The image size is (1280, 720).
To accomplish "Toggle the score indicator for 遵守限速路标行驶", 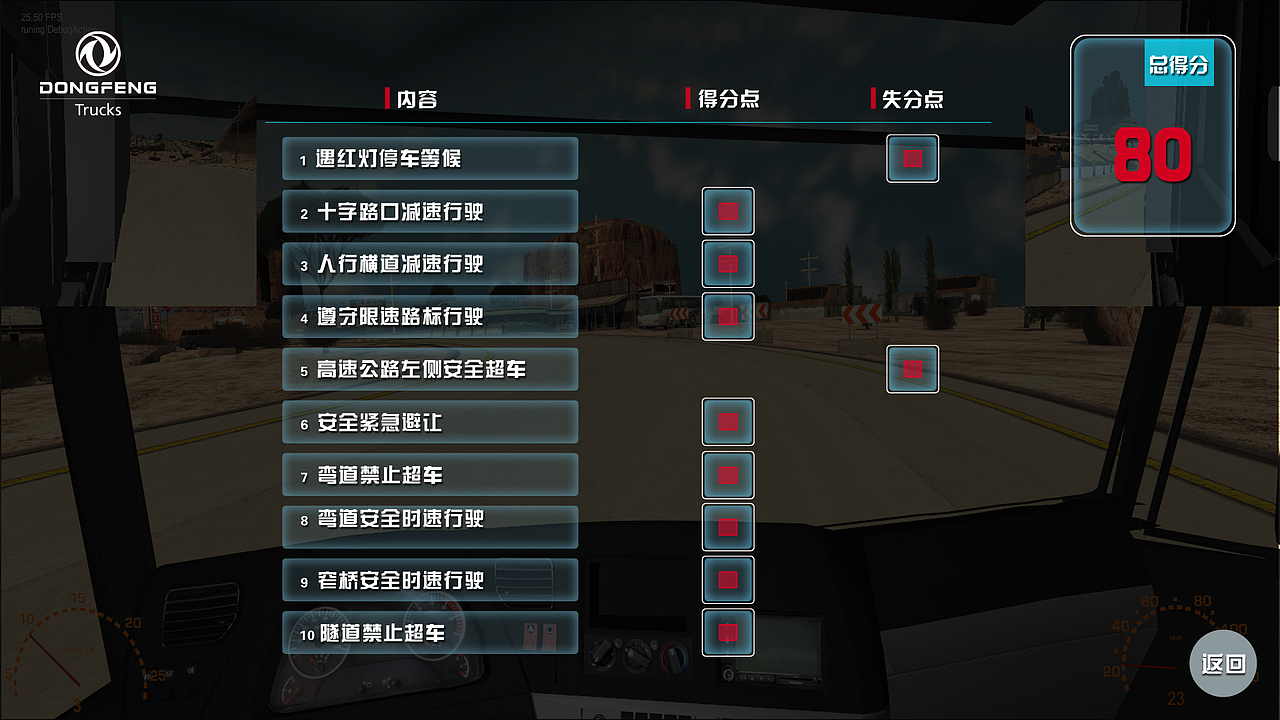I will [728, 316].
